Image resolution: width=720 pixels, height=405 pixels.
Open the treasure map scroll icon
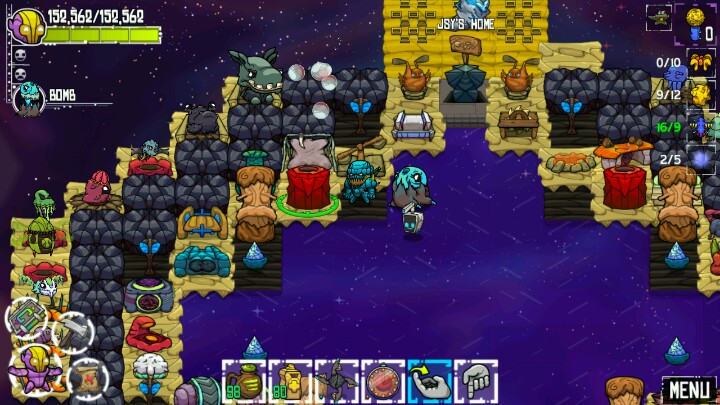[x=86, y=376]
